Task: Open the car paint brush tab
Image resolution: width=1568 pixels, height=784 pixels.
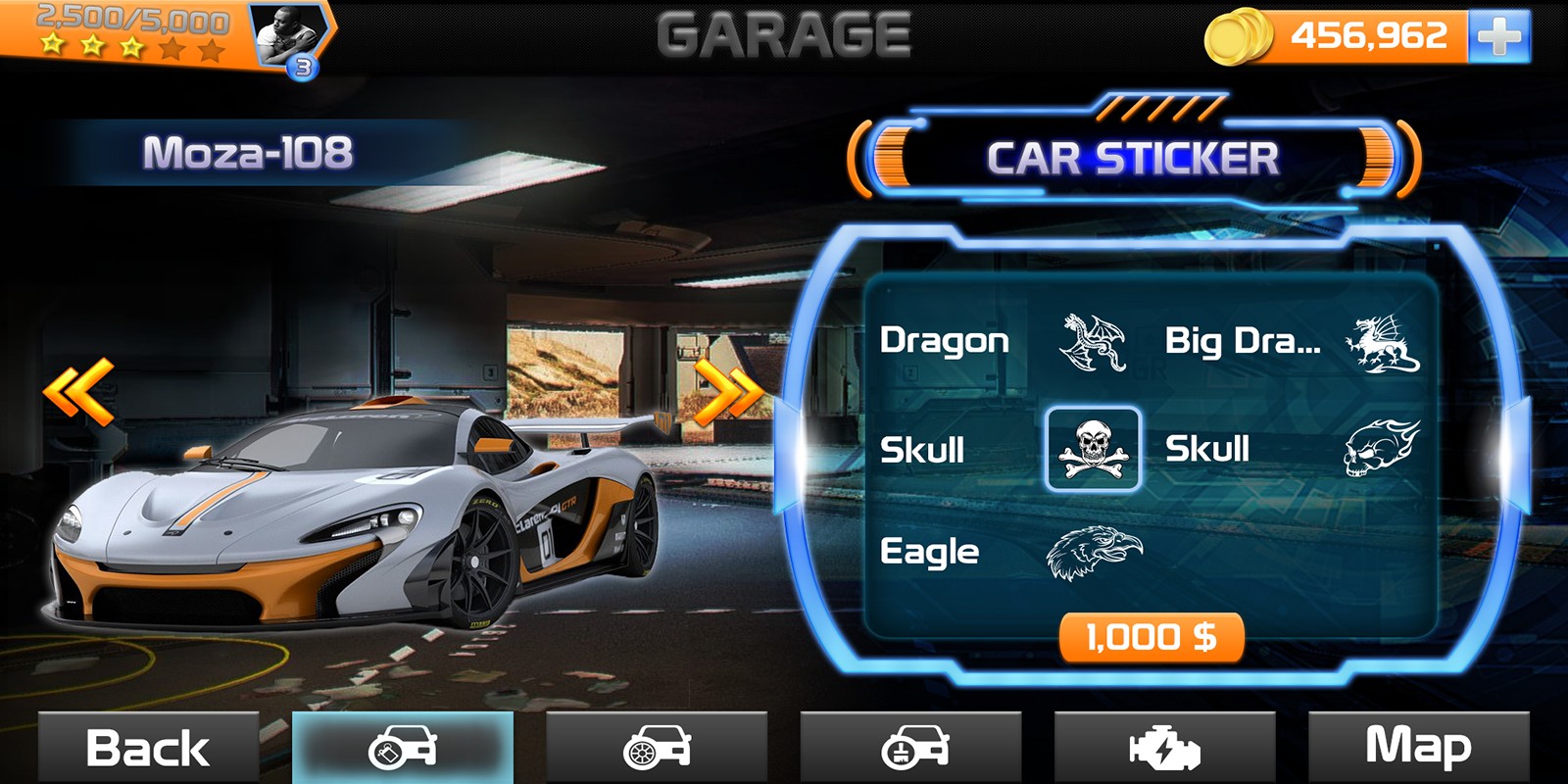Action: coord(910,748)
